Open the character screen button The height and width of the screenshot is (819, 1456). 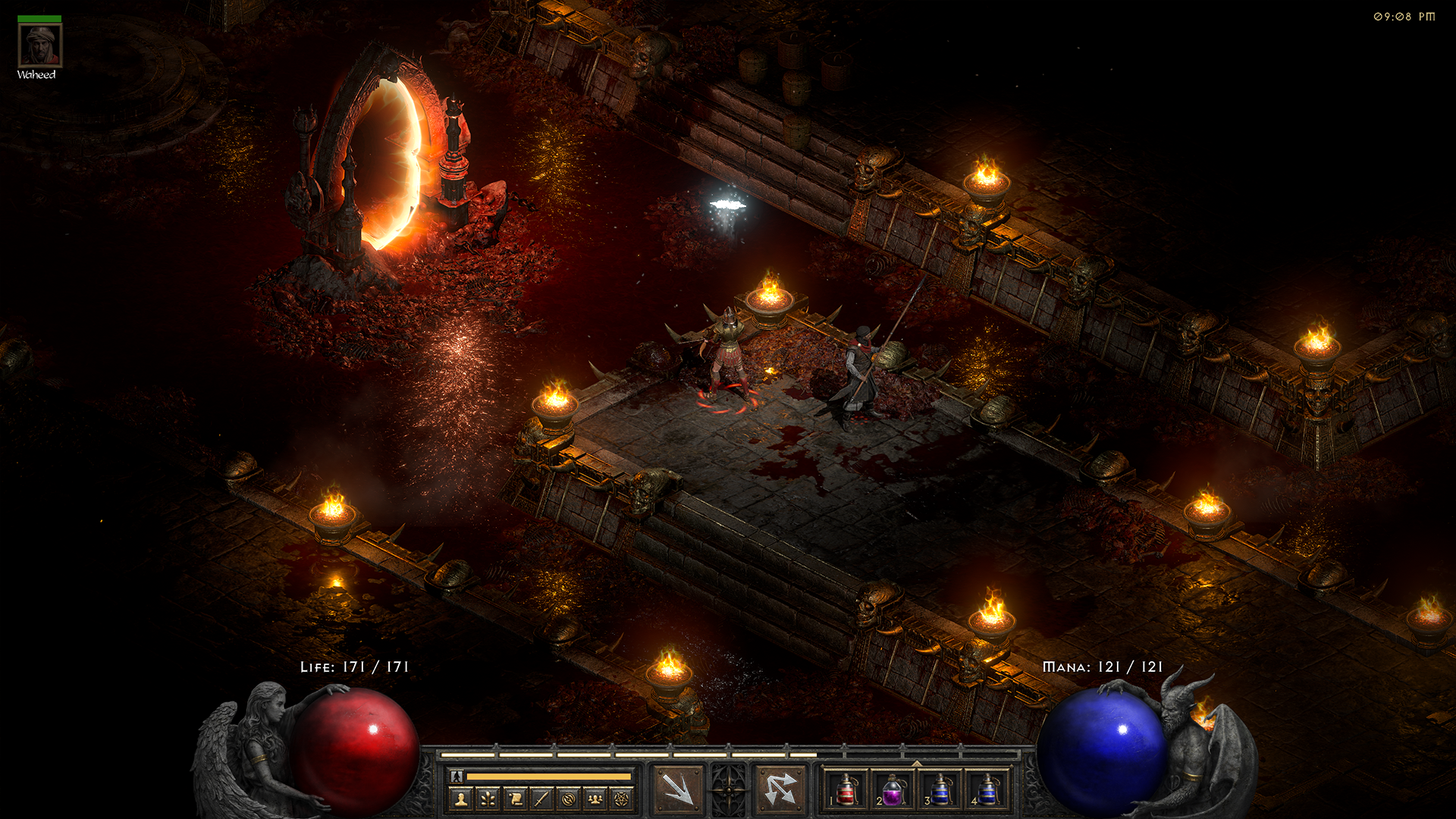pyautogui.click(x=461, y=799)
